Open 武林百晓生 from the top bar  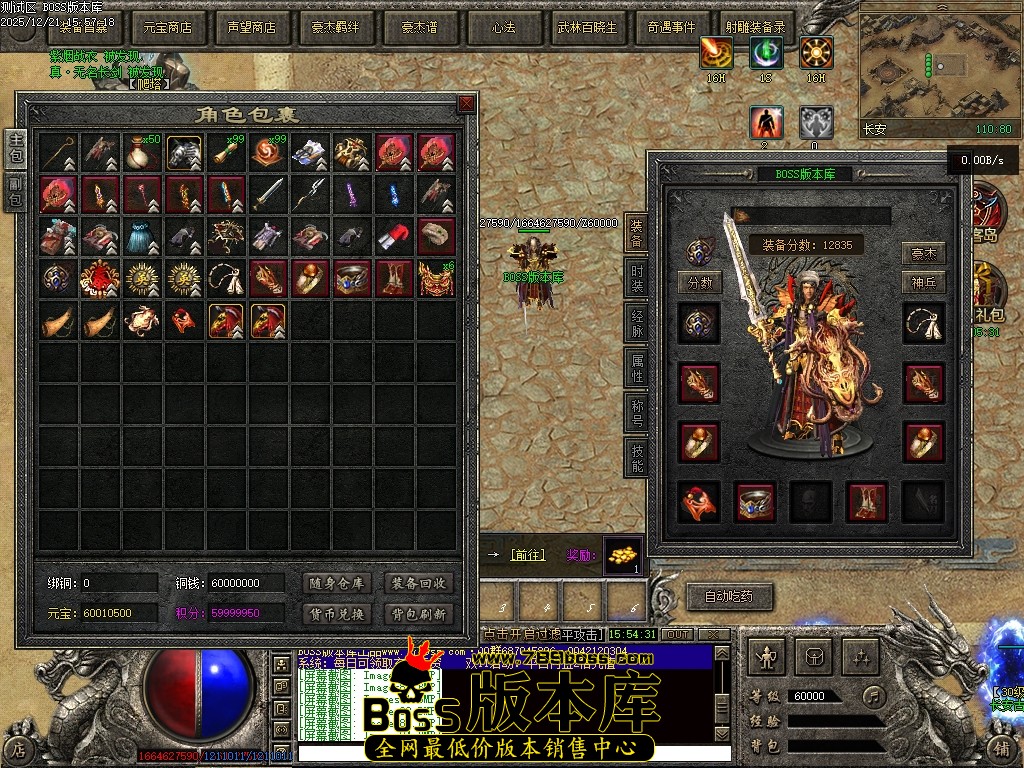(x=587, y=27)
